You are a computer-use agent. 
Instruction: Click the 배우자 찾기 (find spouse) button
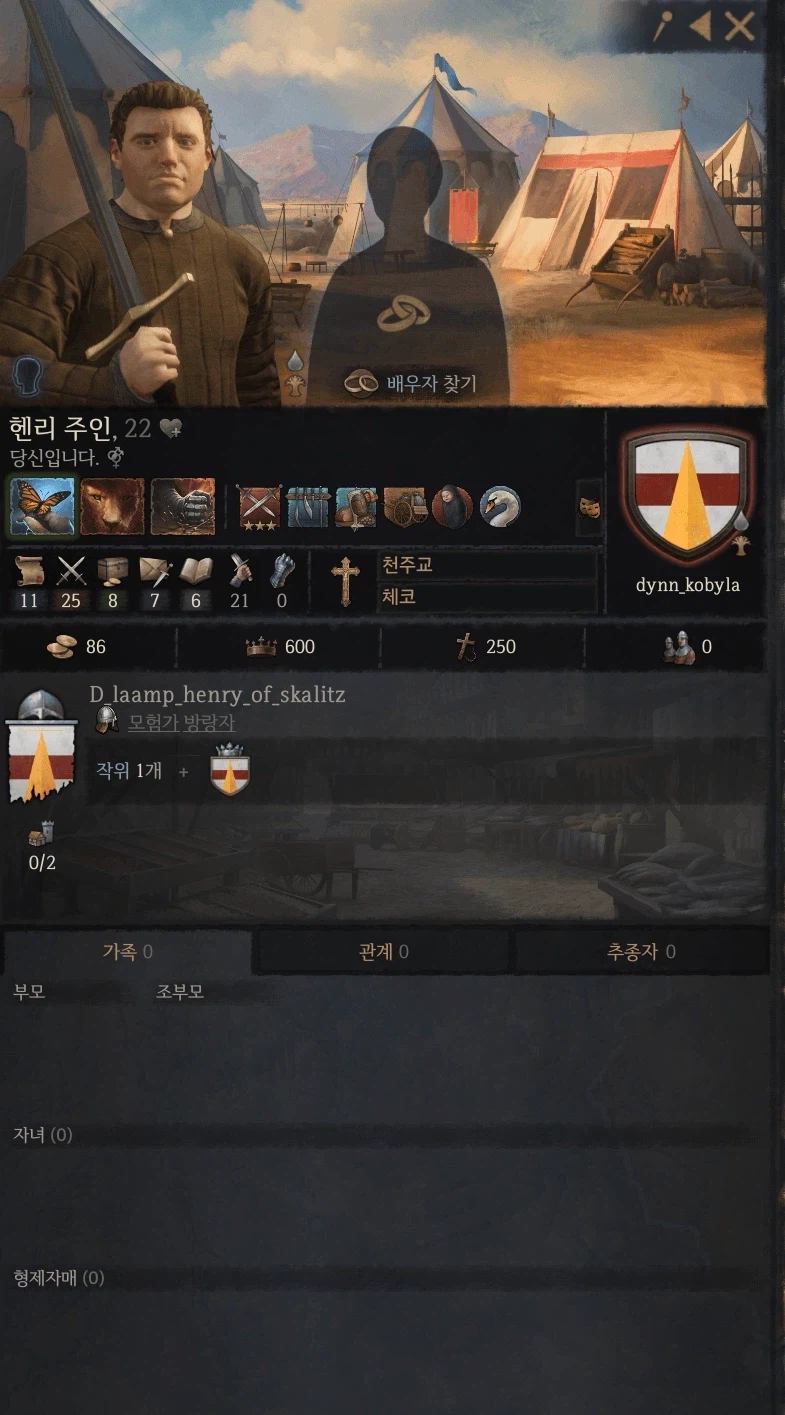pos(412,383)
